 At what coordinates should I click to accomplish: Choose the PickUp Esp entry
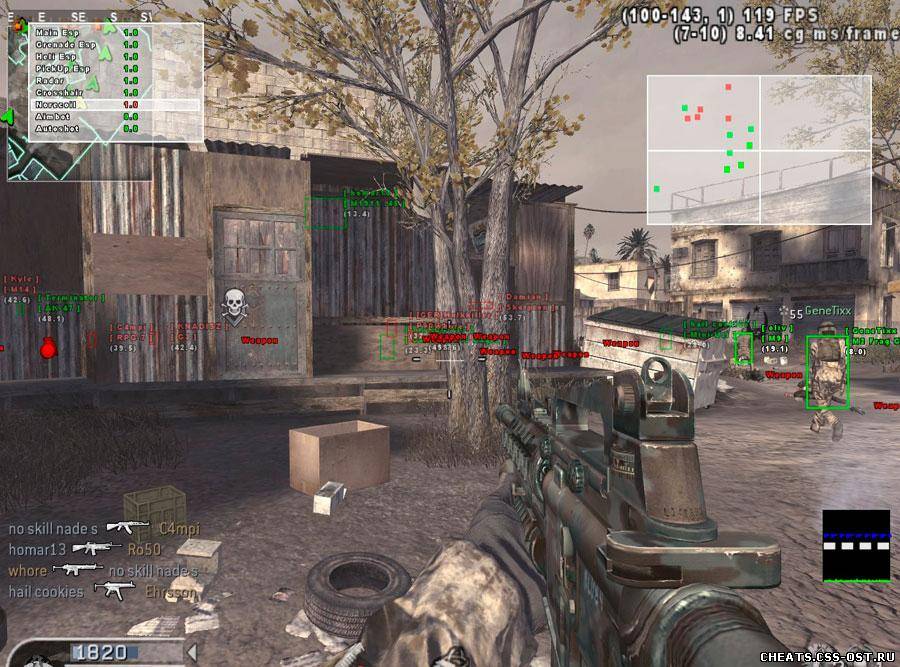point(62,69)
